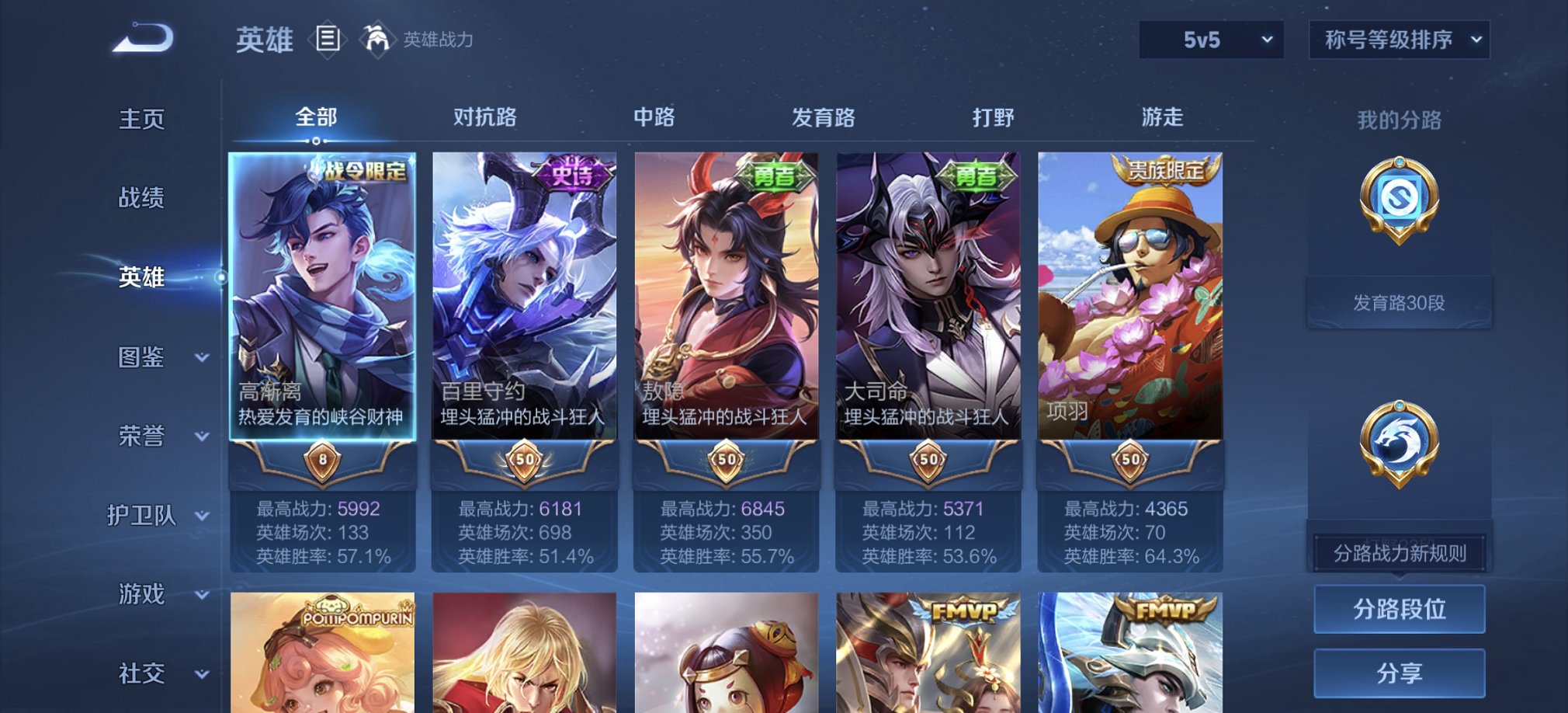Open the 5v5 mode dropdown
The width and height of the screenshot is (1568, 713).
click(1209, 39)
